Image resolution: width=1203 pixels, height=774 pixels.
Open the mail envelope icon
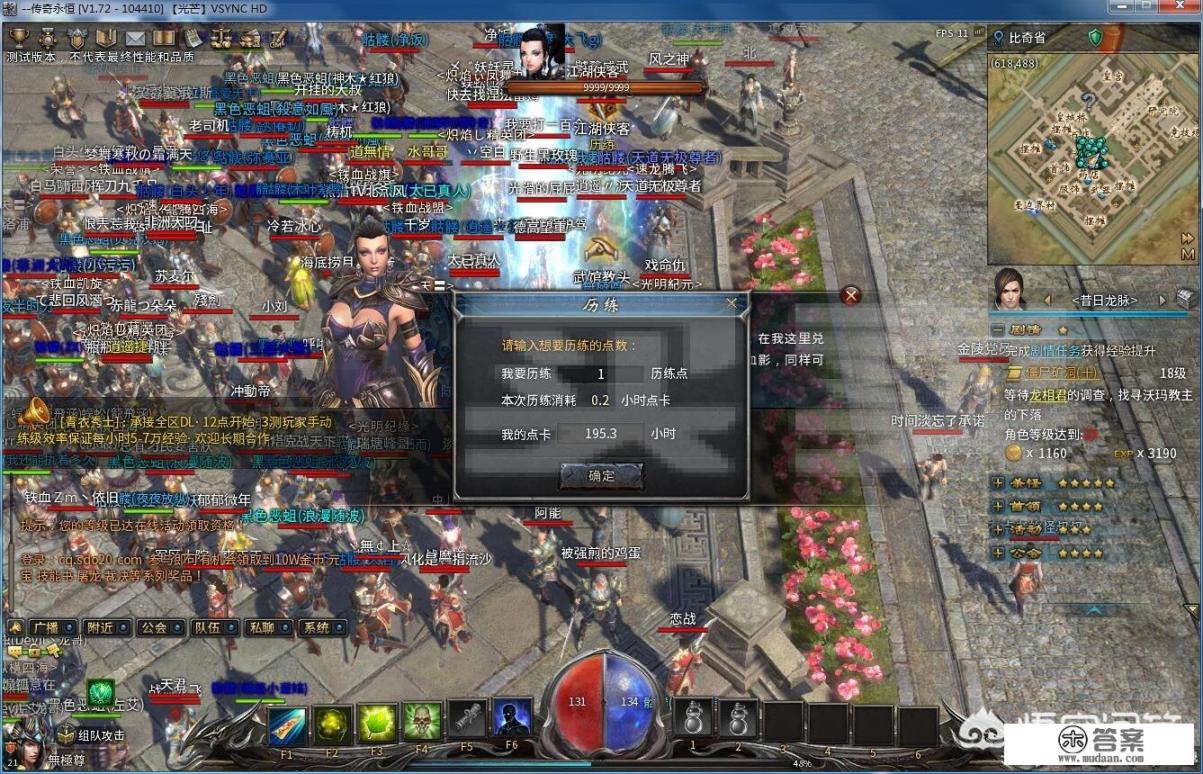tap(135, 38)
